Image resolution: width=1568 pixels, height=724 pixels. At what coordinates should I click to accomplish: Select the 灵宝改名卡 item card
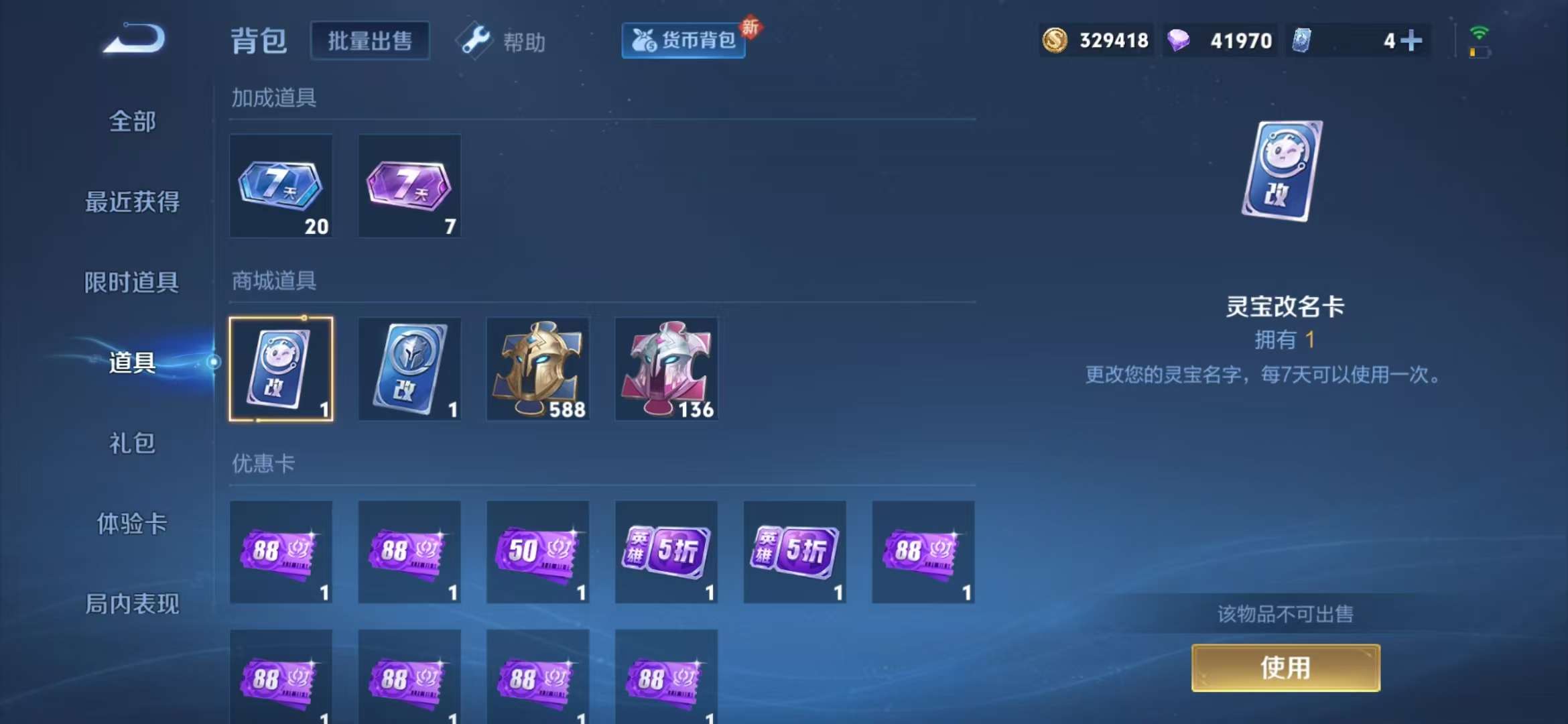(281, 369)
